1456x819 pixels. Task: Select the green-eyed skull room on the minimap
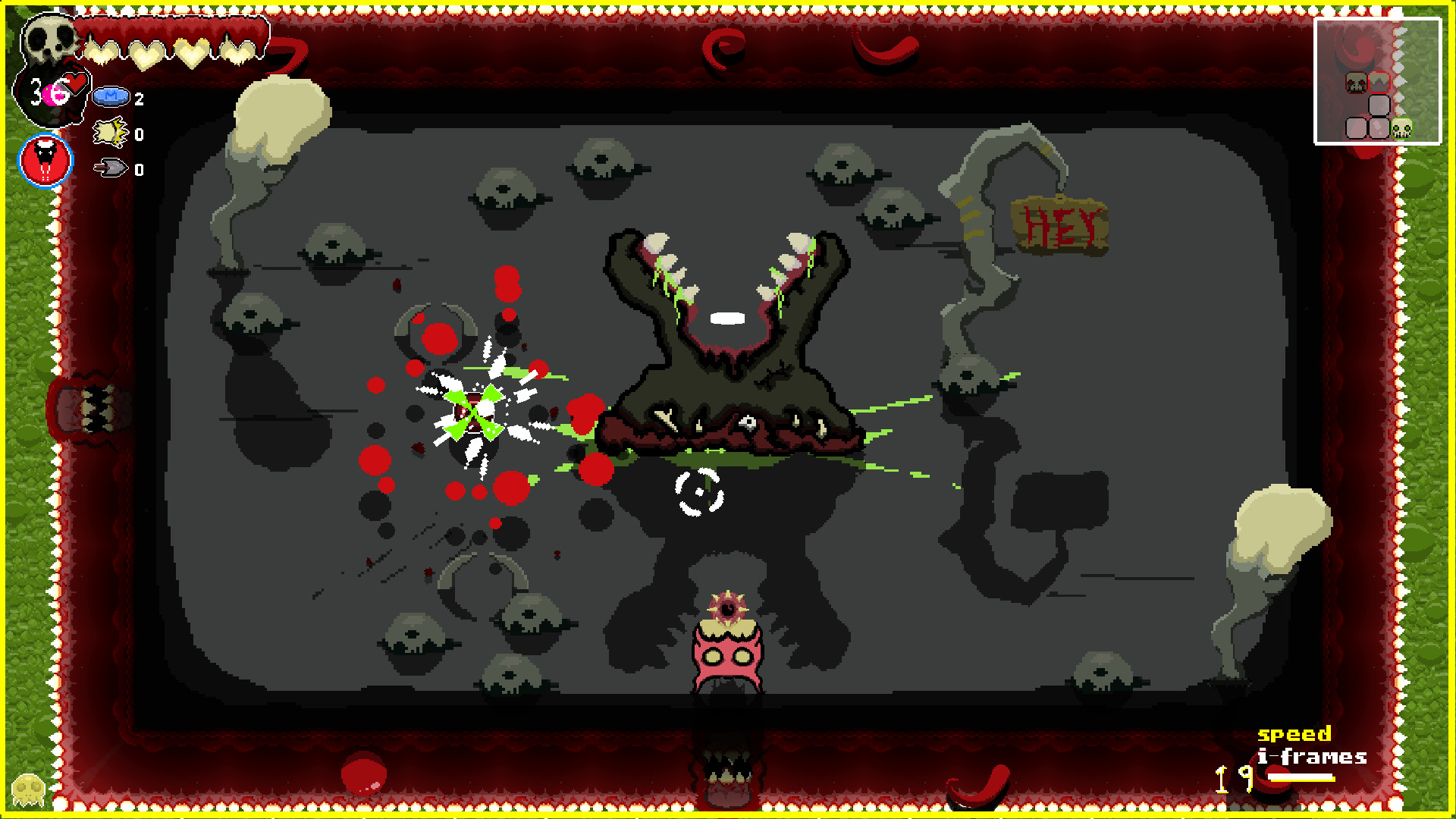[x=1402, y=127]
